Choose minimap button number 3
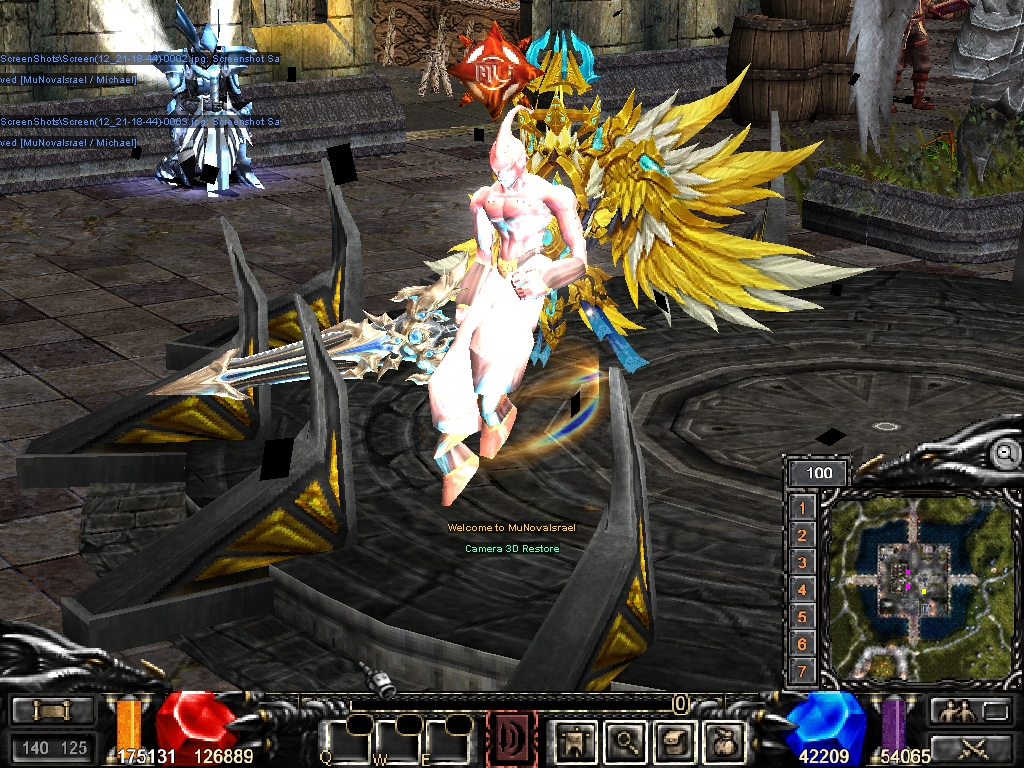The width and height of the screenshot is (1024, 768). coord(802,562)
